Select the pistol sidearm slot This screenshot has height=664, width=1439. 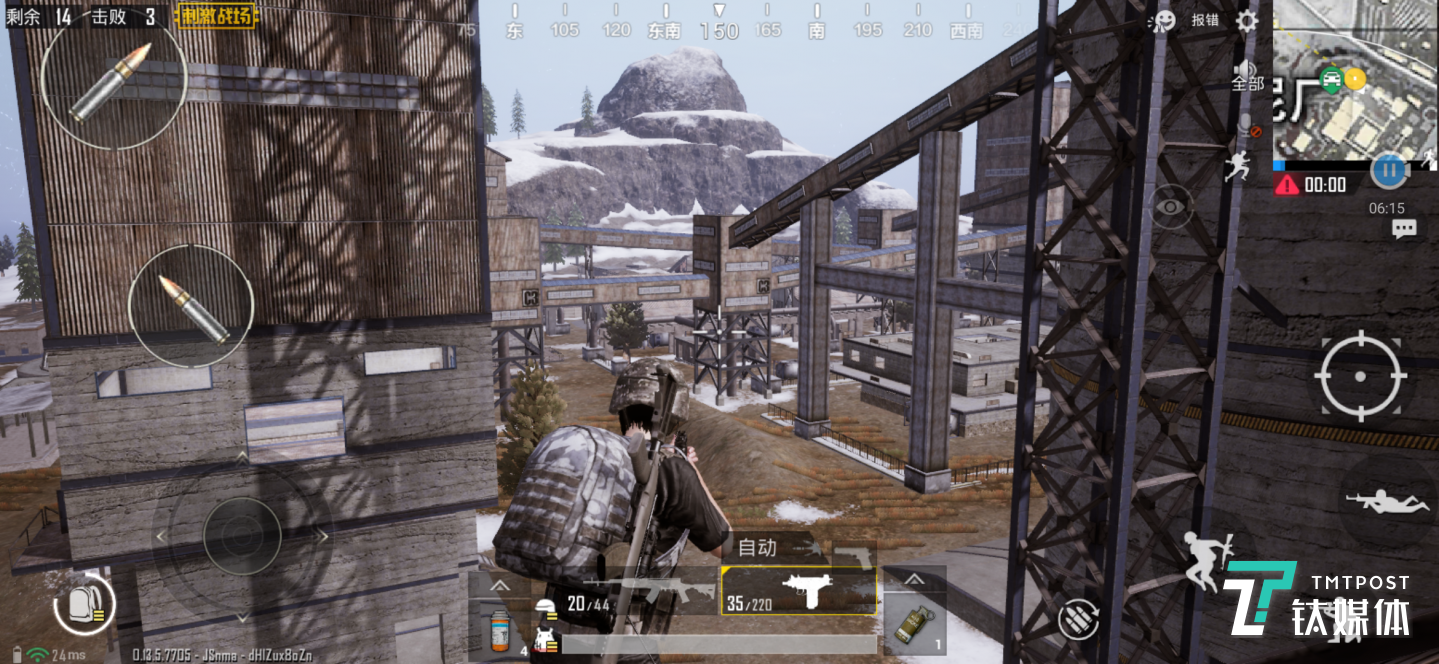853,553
